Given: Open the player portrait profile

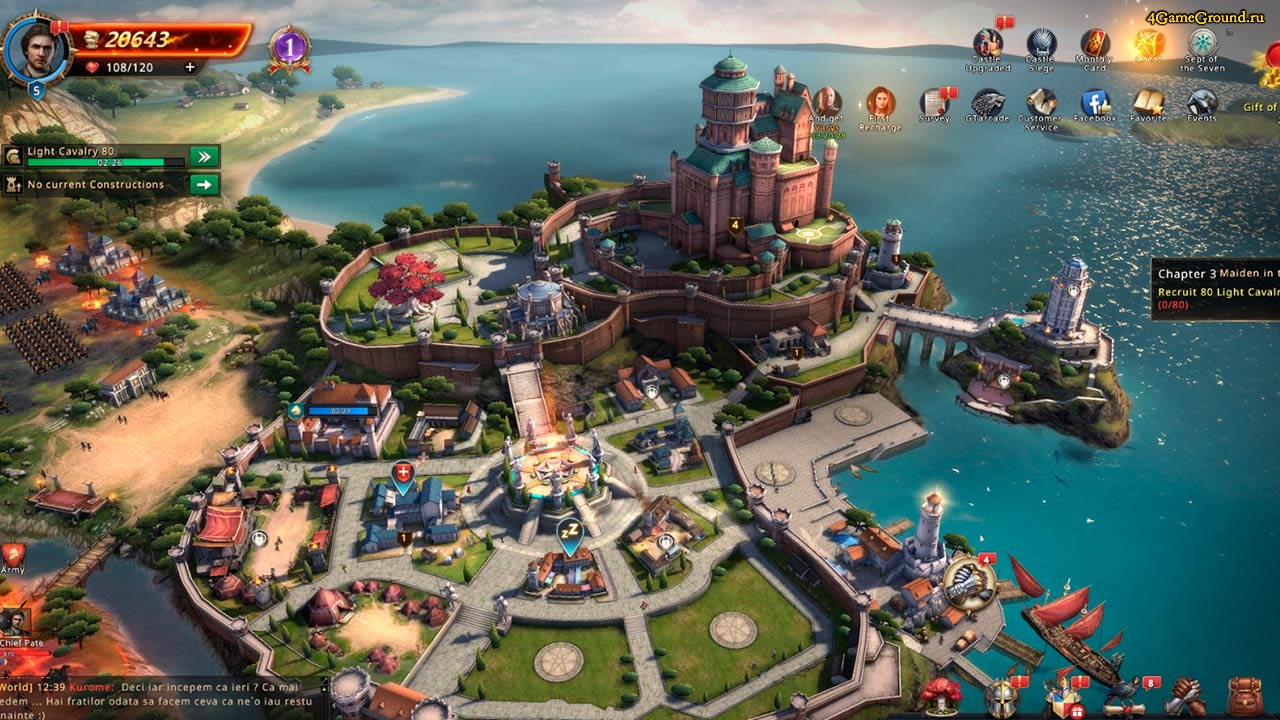Looking at the screenshot, I should click(x=35, y=47).
